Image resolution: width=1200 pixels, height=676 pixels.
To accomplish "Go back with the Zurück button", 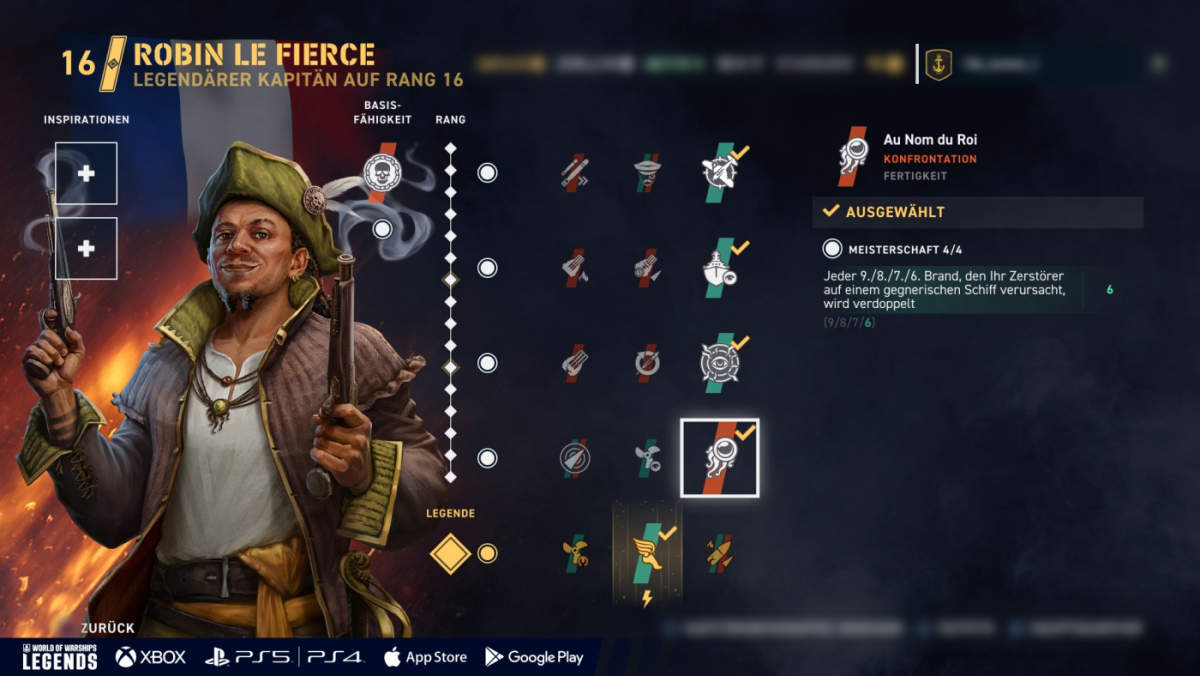I will [x=107, y=628].
